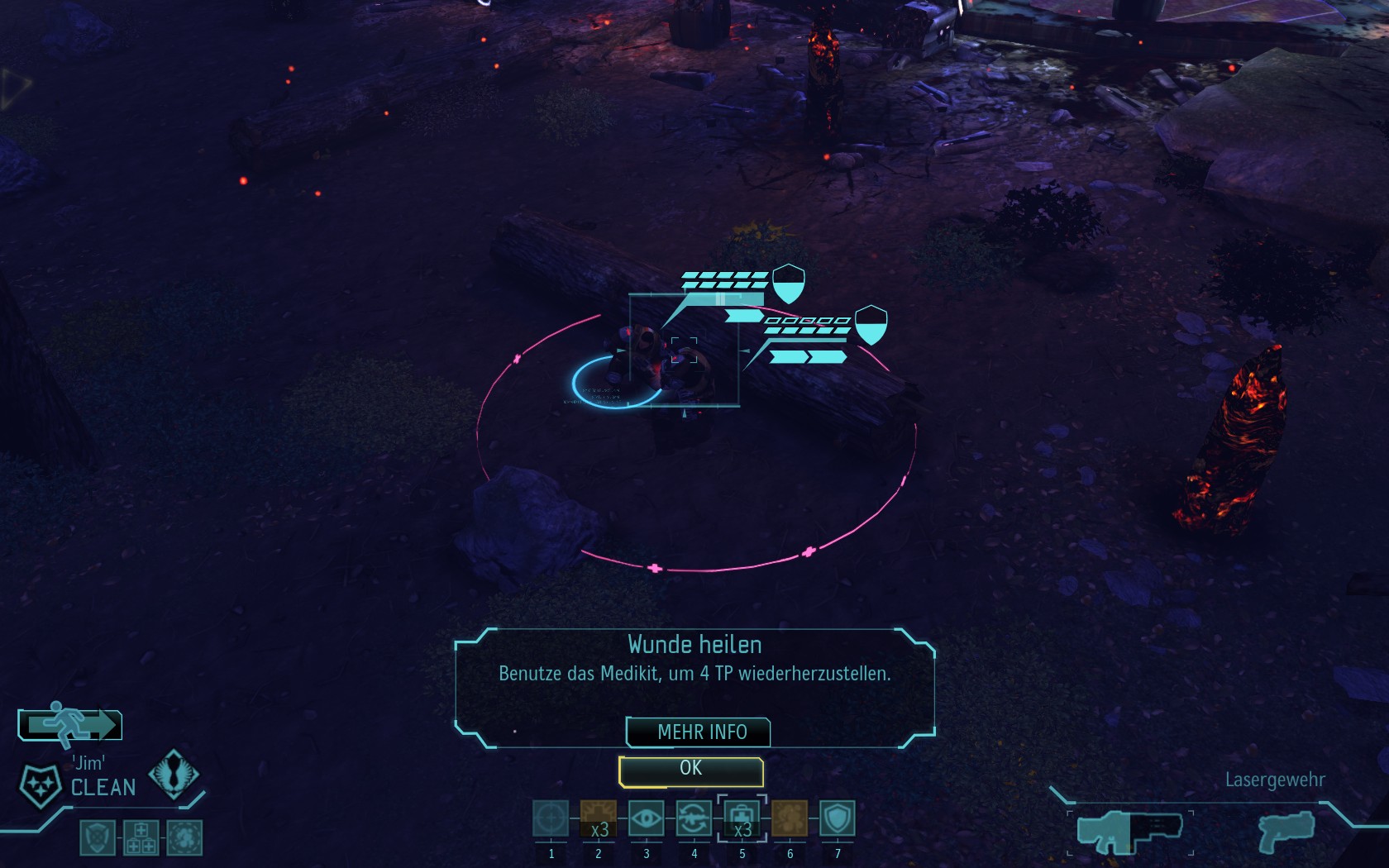Viewport: 1389px width, 868px height.
Task: Activate the shield hunker down ability
Action: [838, 819]
